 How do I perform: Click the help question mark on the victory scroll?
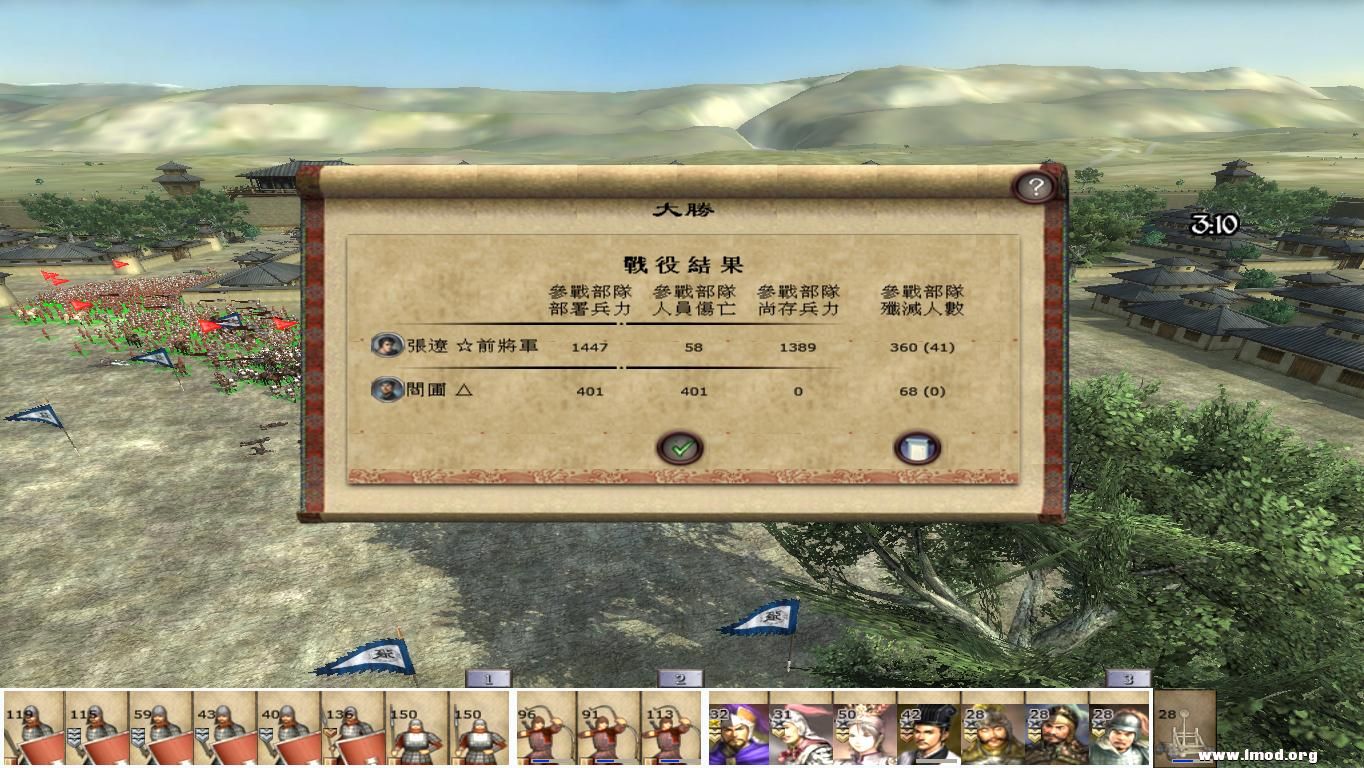point(1035,187)
